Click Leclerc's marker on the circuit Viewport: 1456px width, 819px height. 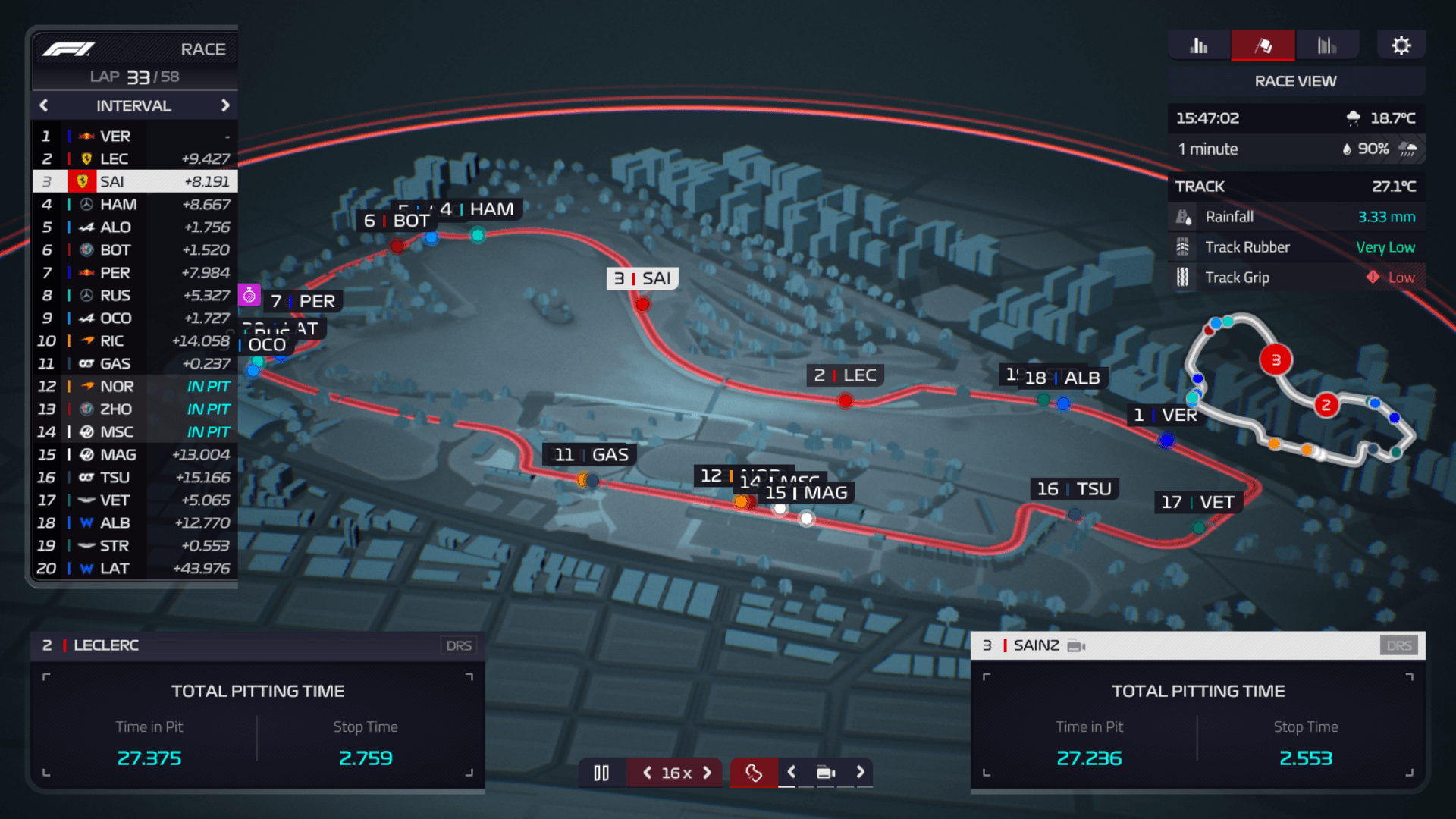[845, 401]
